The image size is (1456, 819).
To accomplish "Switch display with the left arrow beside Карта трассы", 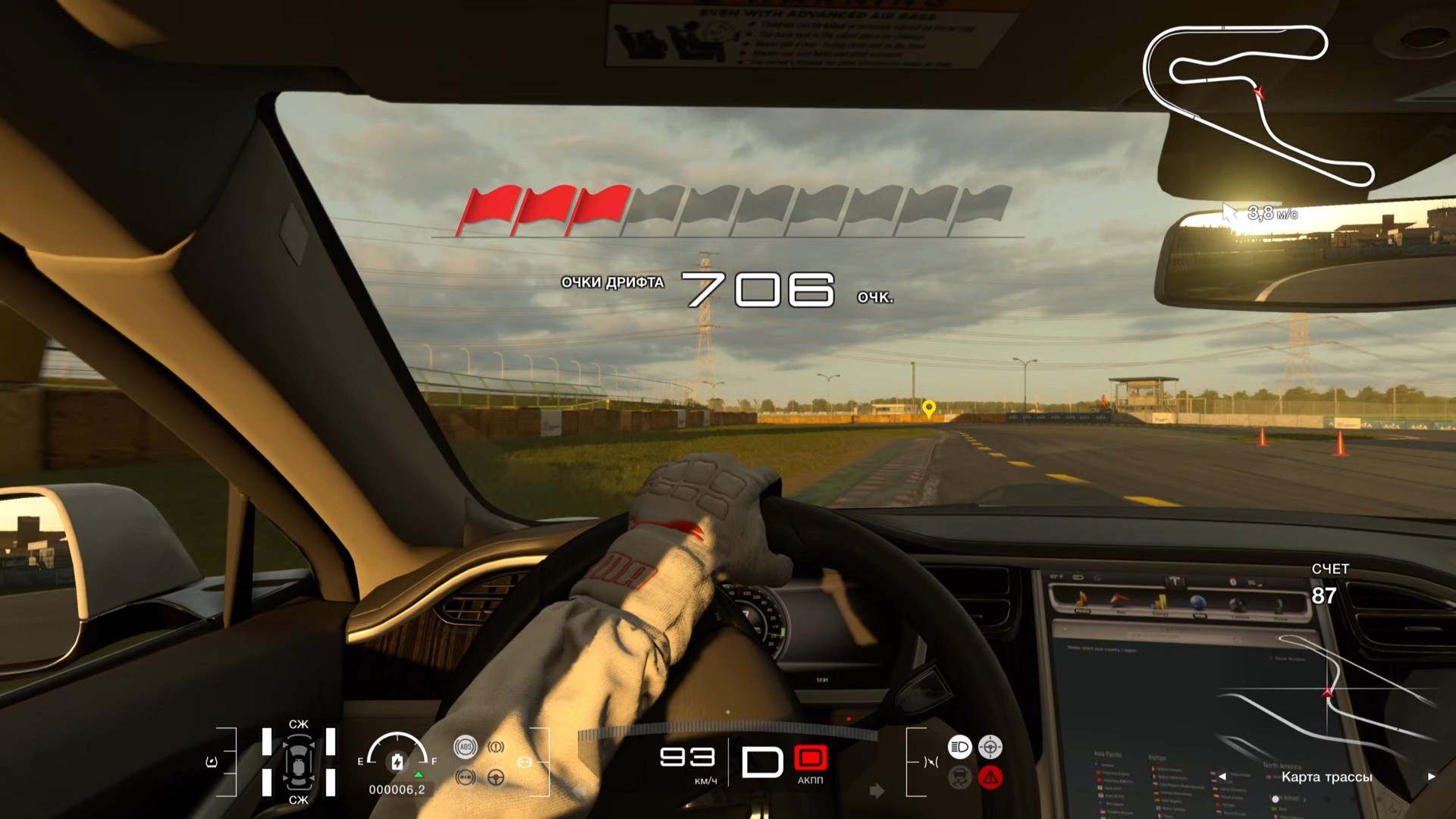I will click(x=1222, y=777).
